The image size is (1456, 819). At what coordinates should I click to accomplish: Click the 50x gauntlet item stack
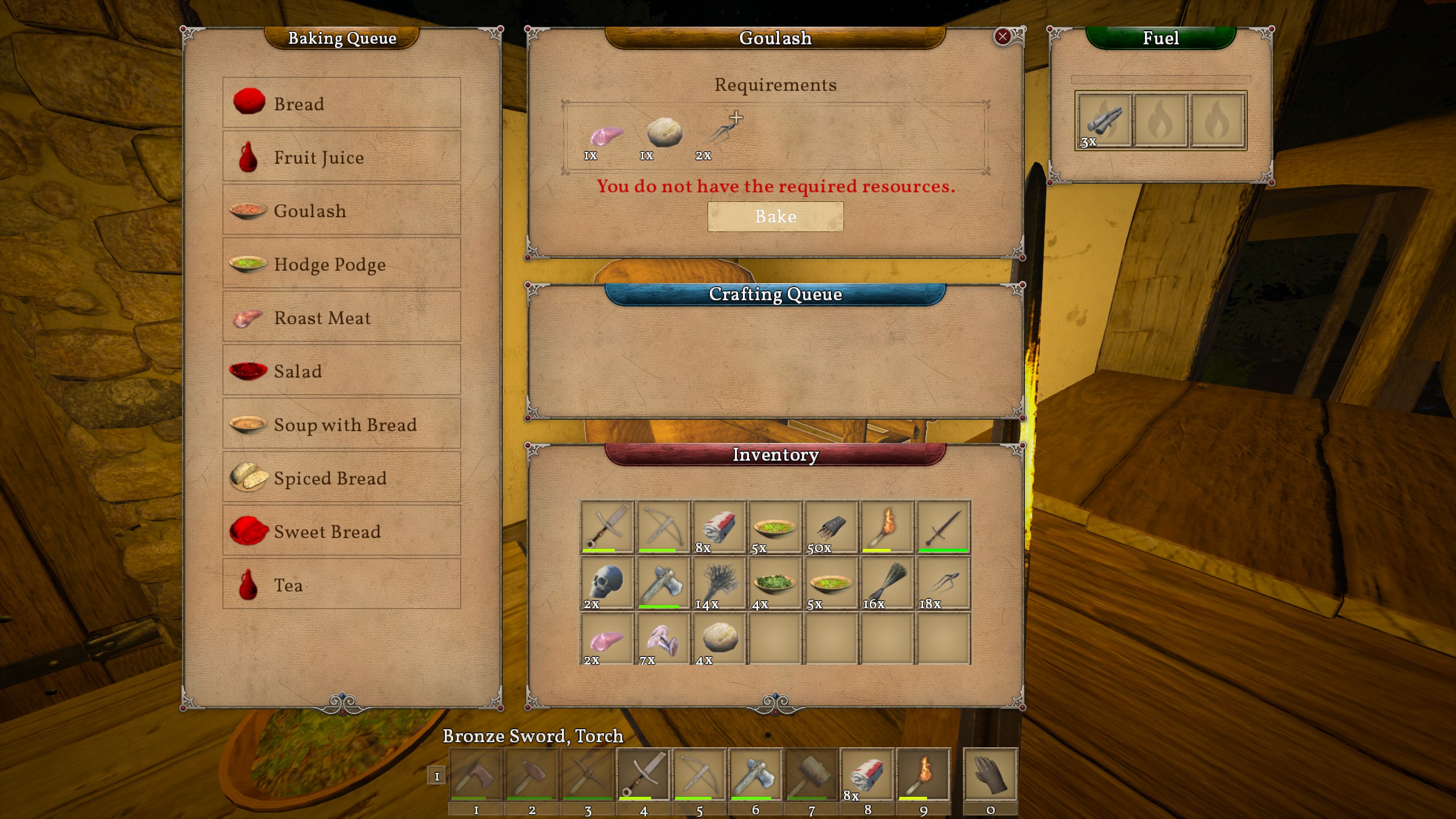coord(831,527)
